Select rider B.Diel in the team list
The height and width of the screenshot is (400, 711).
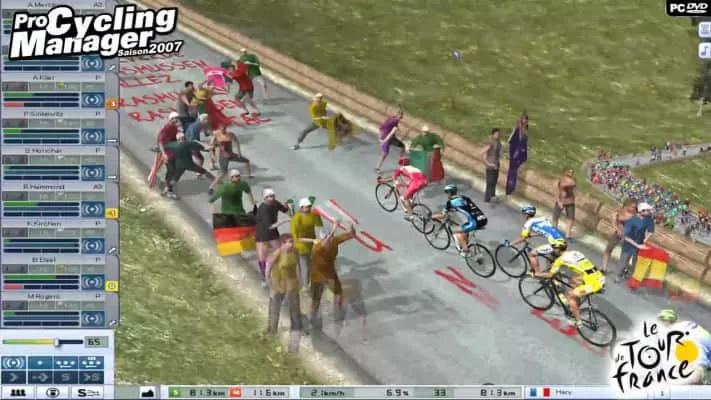pos(45,258)
